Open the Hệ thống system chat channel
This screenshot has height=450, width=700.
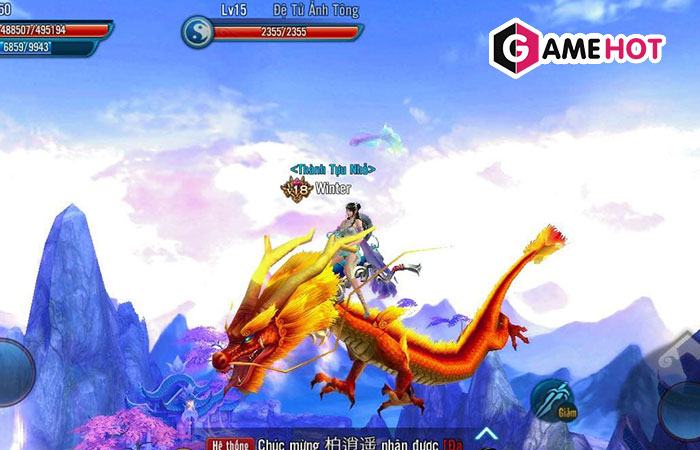[228, 443]
